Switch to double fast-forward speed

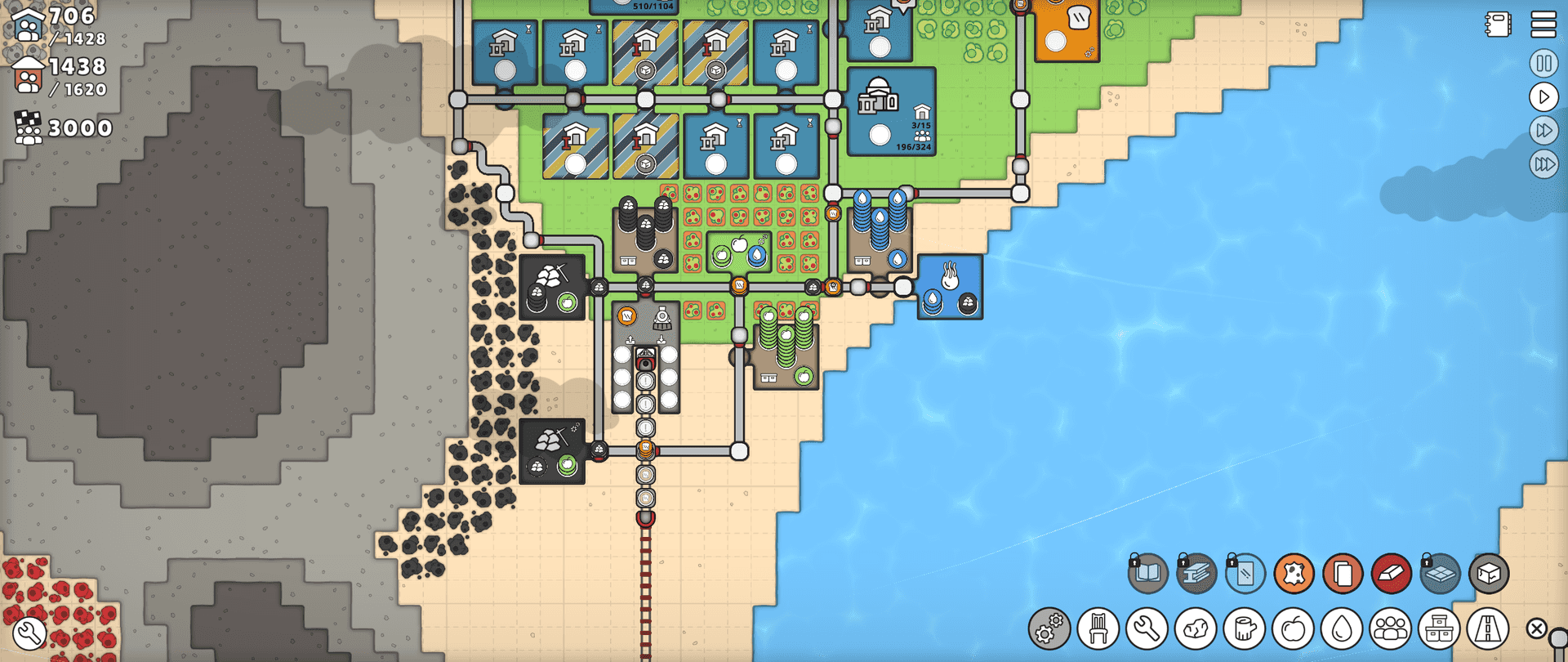(1543, 131)
